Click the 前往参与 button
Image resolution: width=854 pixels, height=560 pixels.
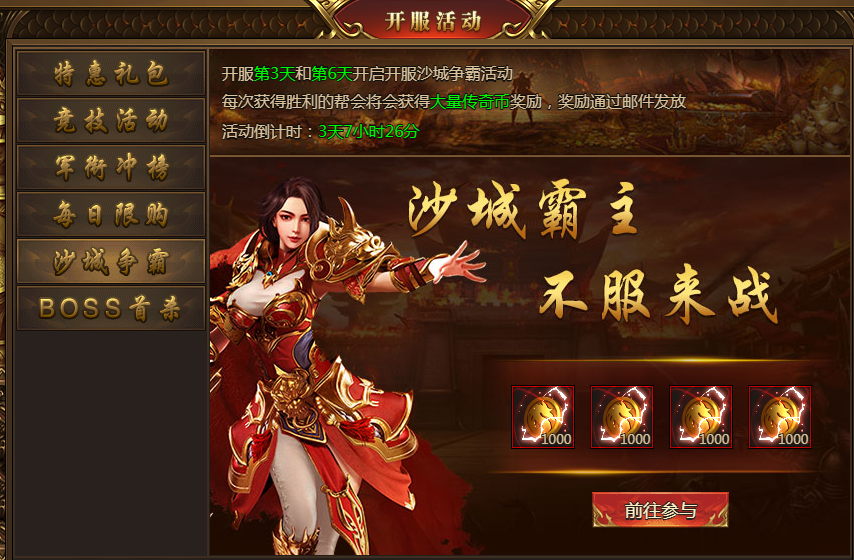pos(660,510)
